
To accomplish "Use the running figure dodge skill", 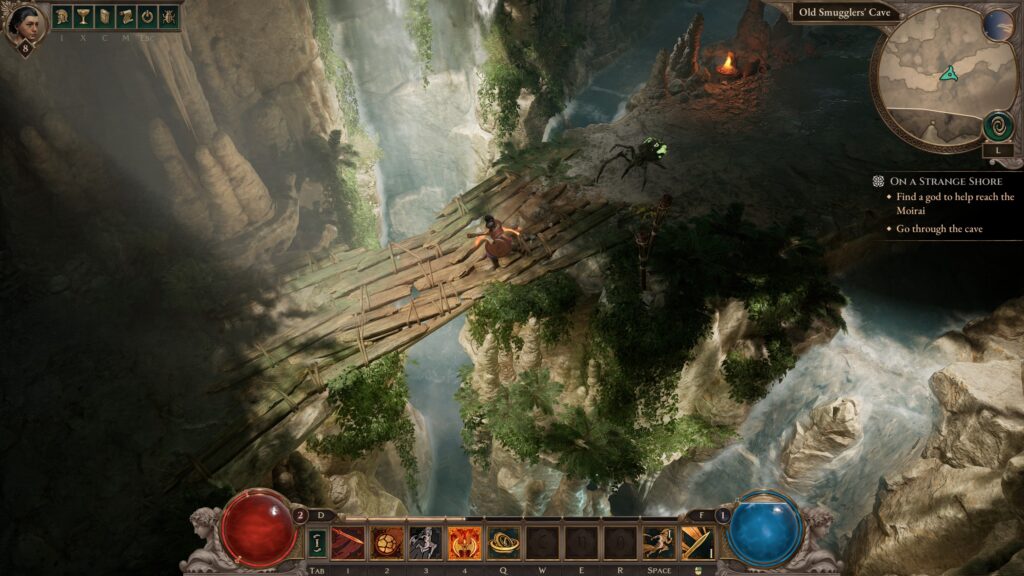I will [x=659, y=543].
